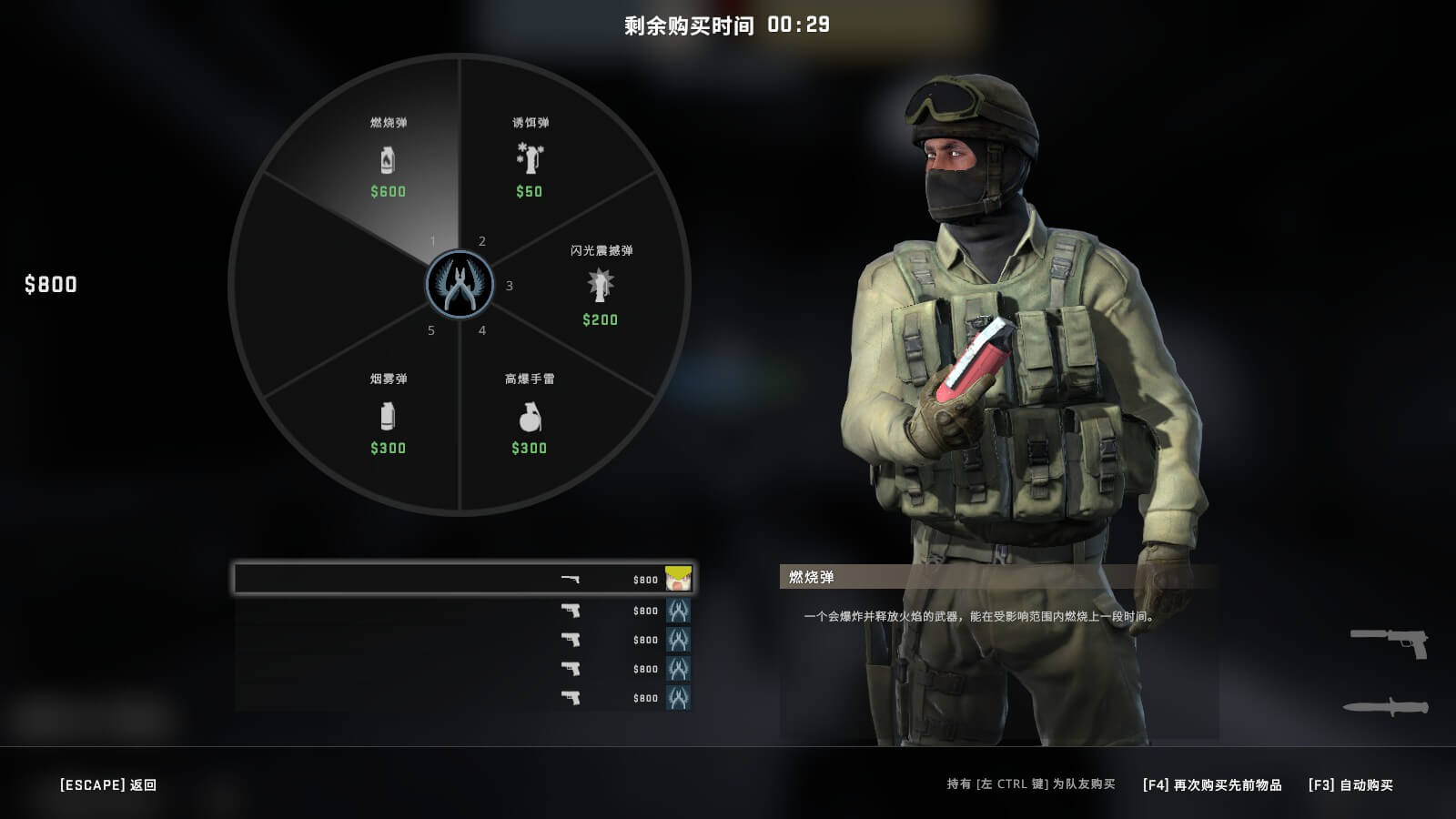Select the HE grenade (高爆手雷) icon

point(531,418)
